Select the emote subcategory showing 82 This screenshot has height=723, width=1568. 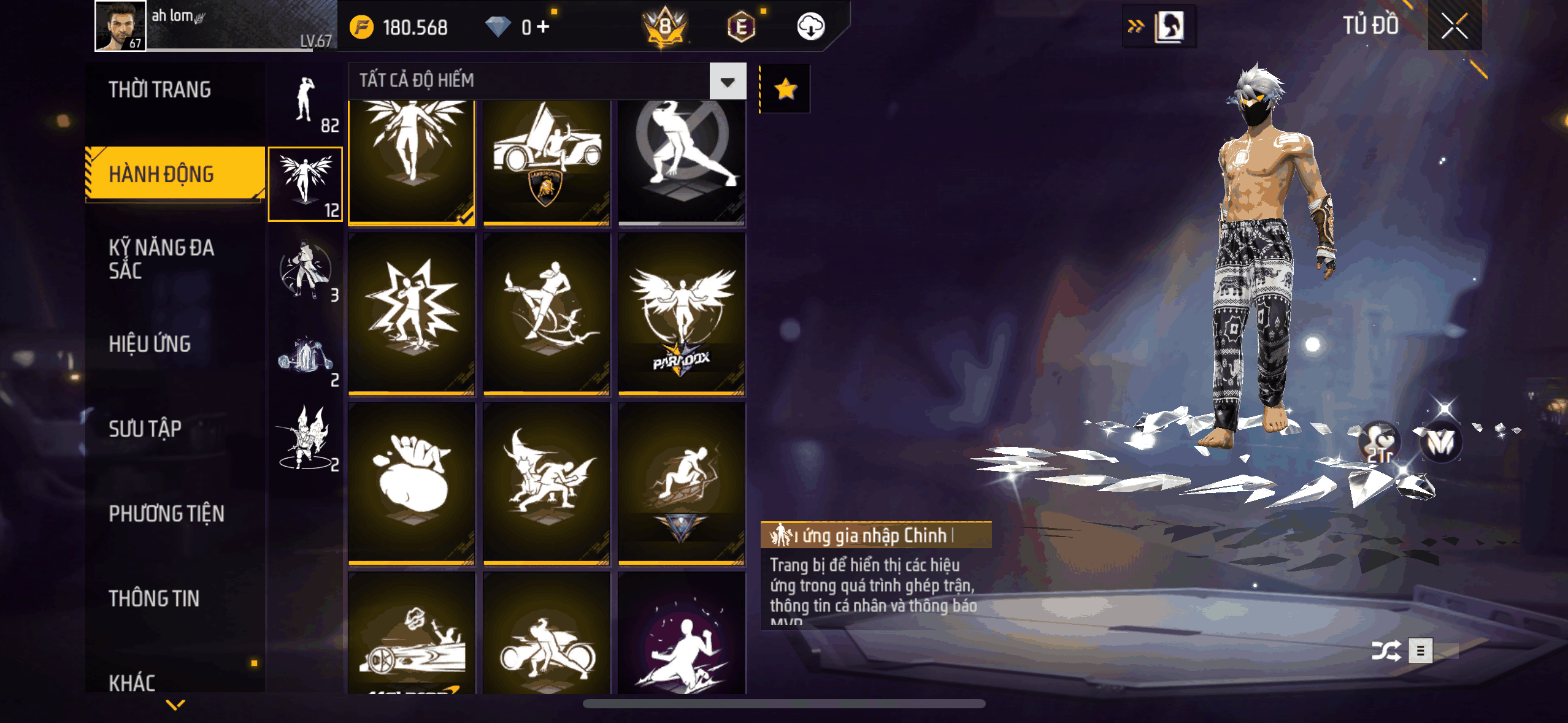tap(306, 104)
